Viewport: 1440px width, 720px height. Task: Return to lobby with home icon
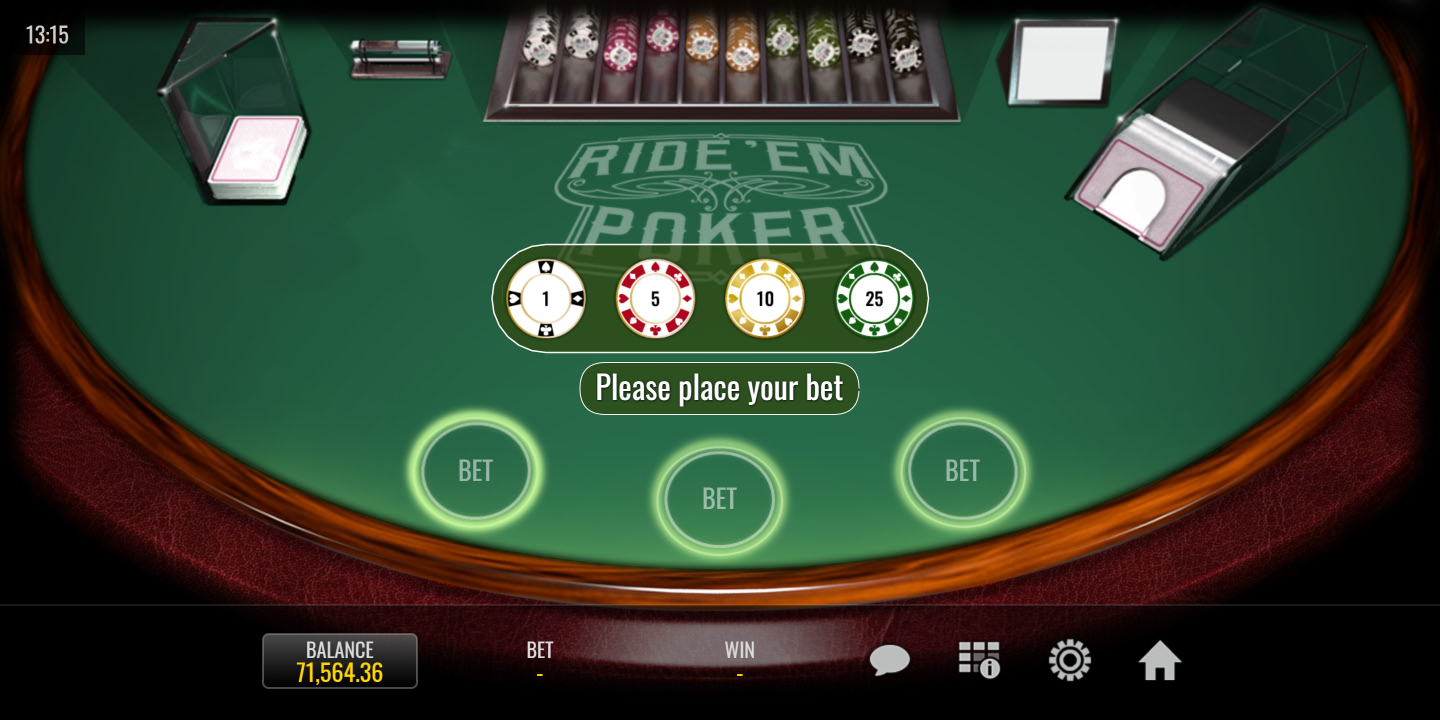pos(1160,661)
